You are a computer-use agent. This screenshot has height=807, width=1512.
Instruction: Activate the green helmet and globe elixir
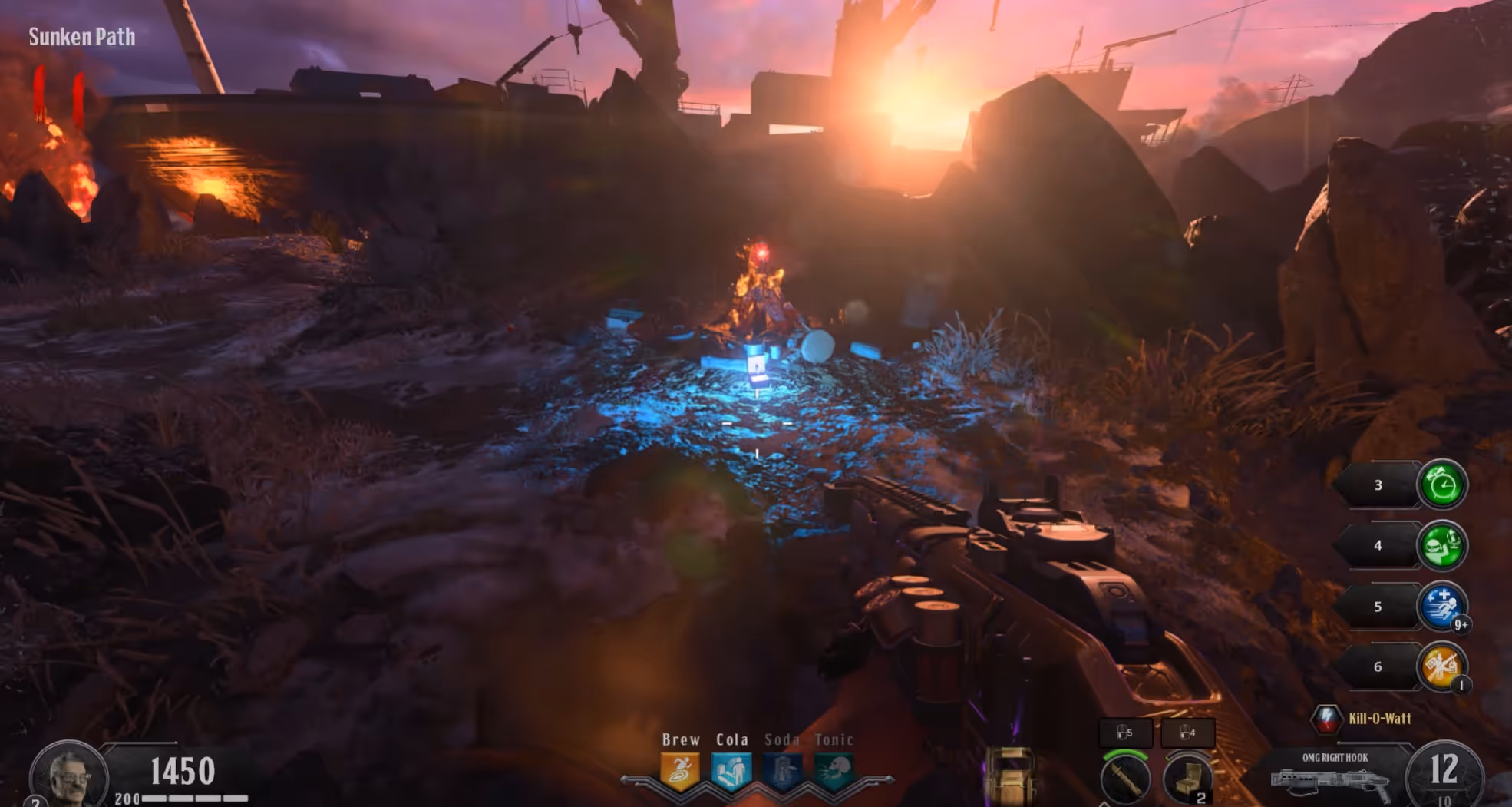point(1441,545)
